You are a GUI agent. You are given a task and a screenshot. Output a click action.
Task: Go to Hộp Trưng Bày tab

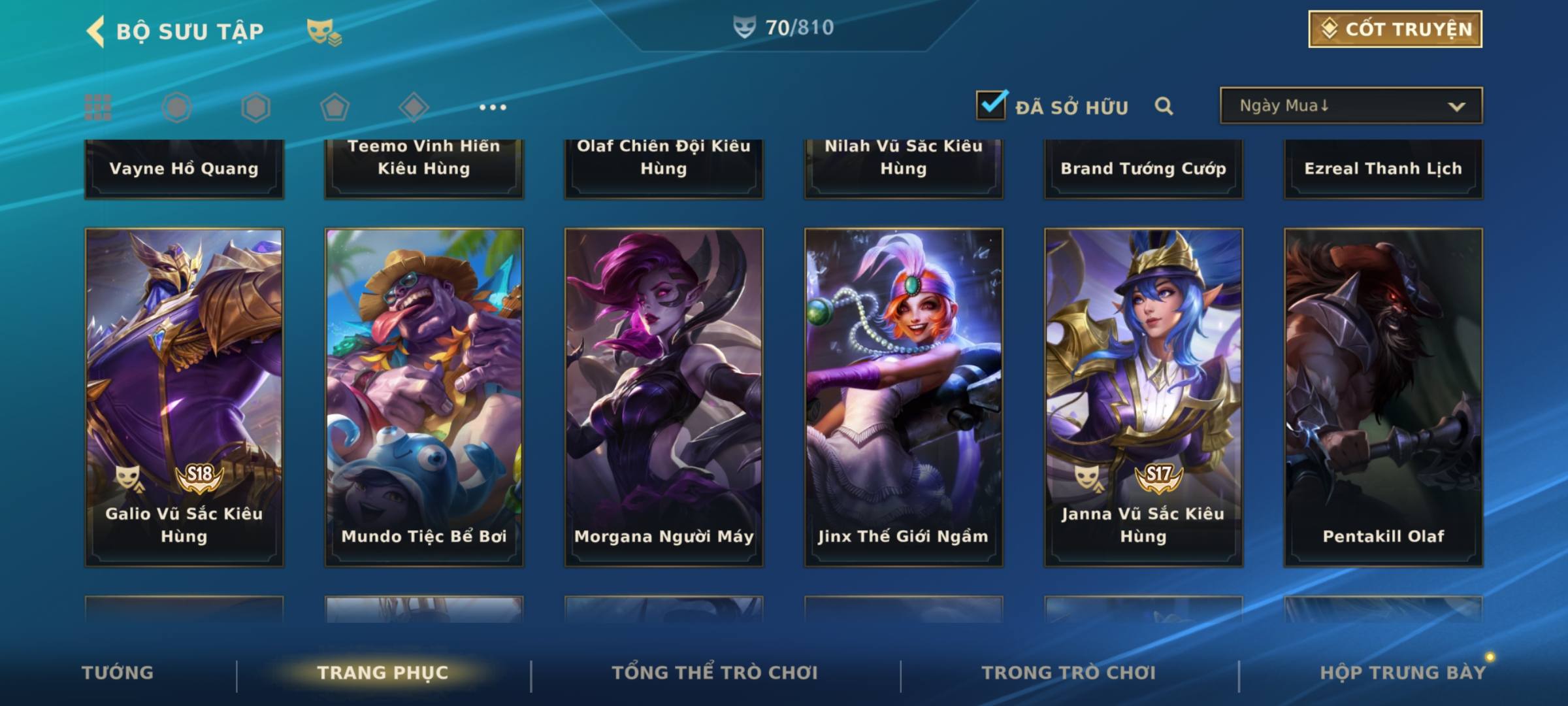pyautogui.click(x=1403, y=673)
